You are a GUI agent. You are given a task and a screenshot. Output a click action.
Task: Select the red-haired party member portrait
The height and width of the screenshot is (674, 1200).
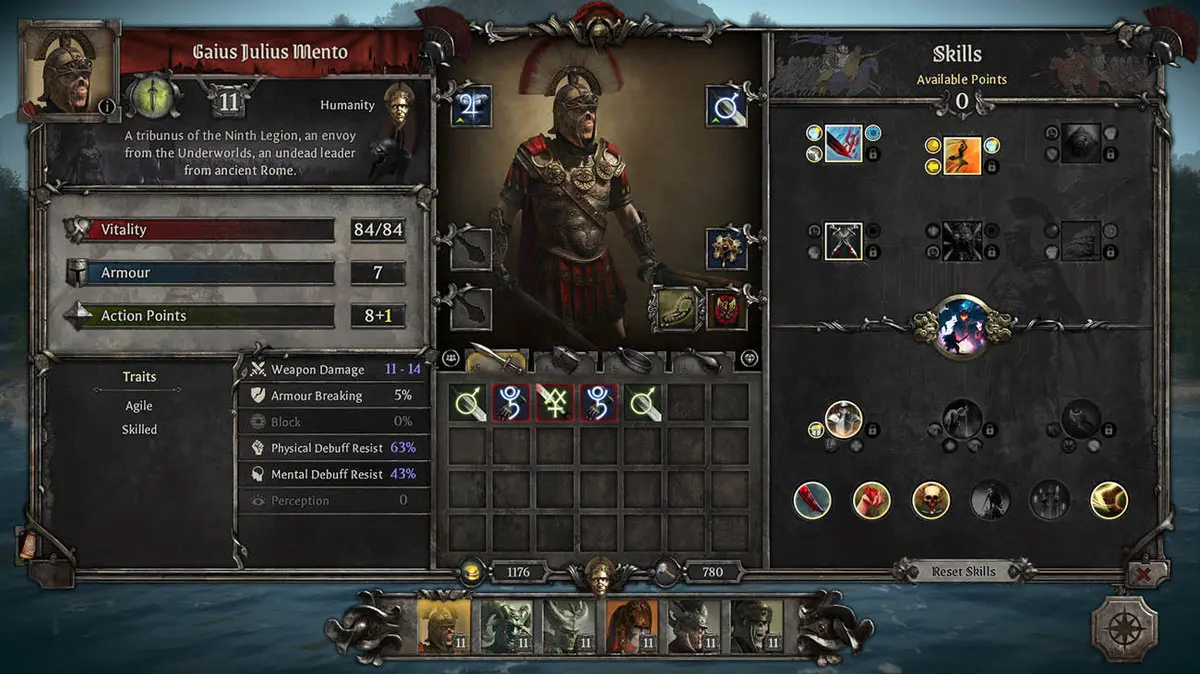[630, 626]
